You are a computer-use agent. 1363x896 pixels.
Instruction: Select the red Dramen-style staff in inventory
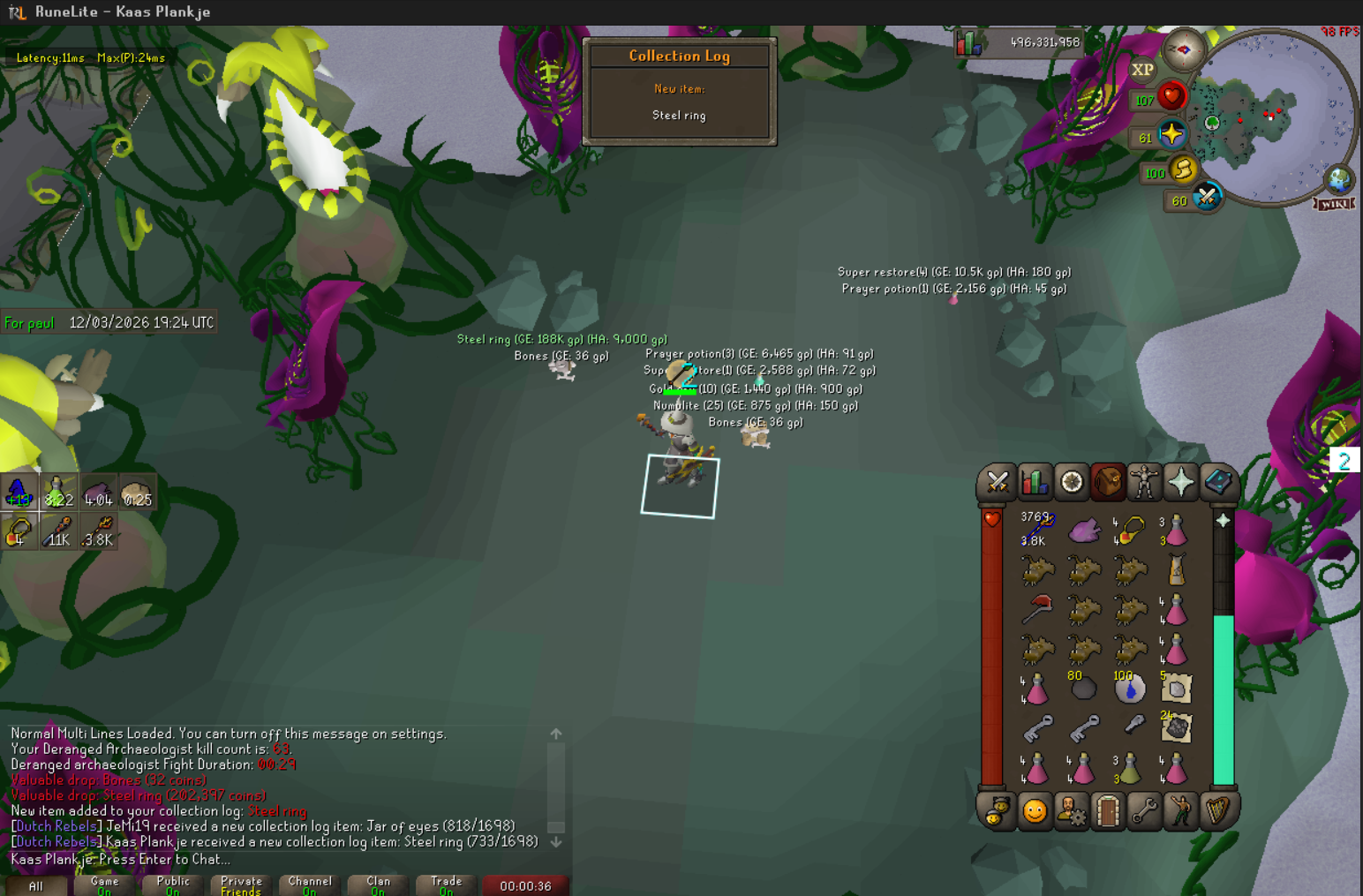point(1038,608)
